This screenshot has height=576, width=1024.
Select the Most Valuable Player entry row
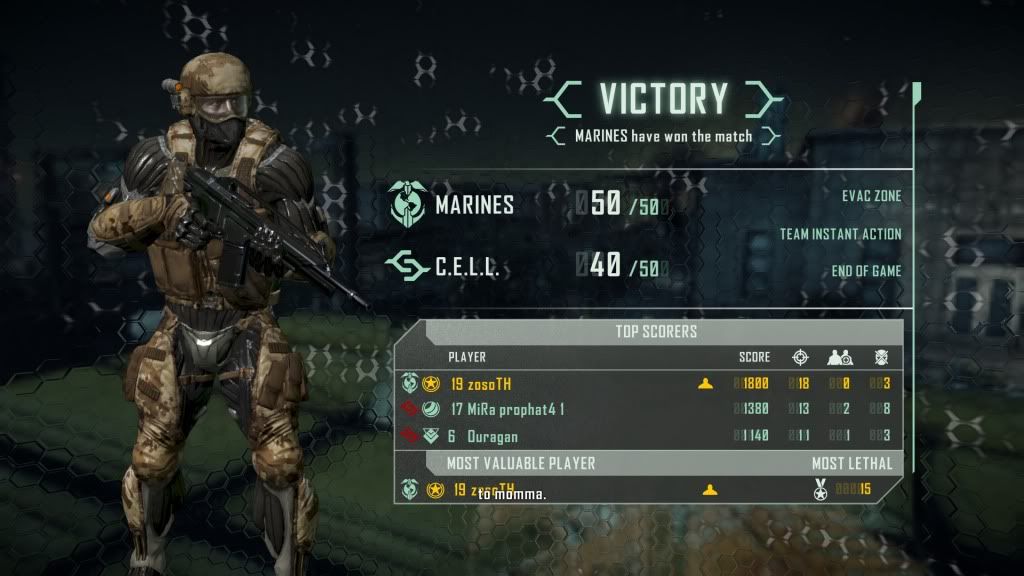pos(648,490)
